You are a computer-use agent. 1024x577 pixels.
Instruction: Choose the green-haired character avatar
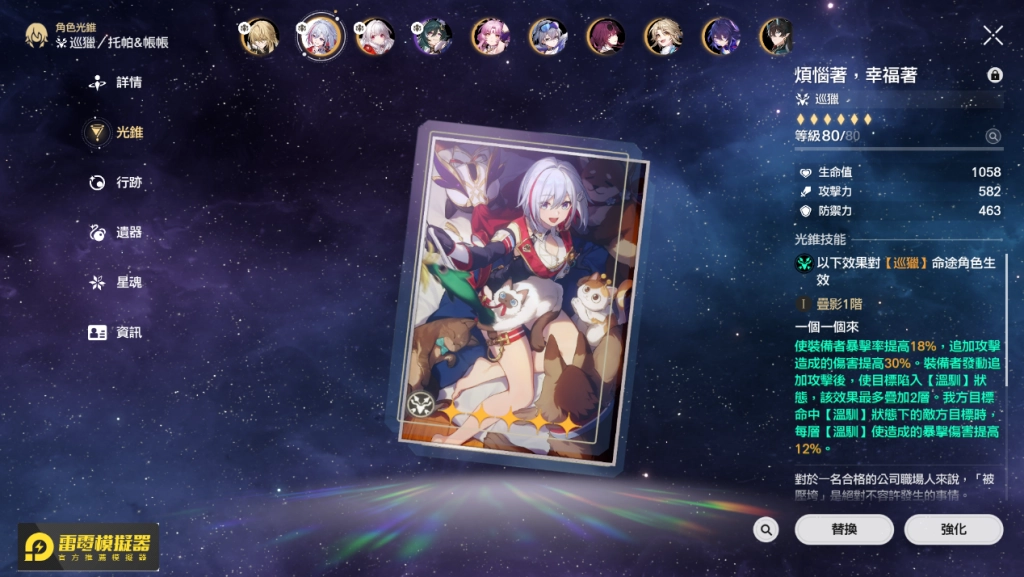pos(433,37)
